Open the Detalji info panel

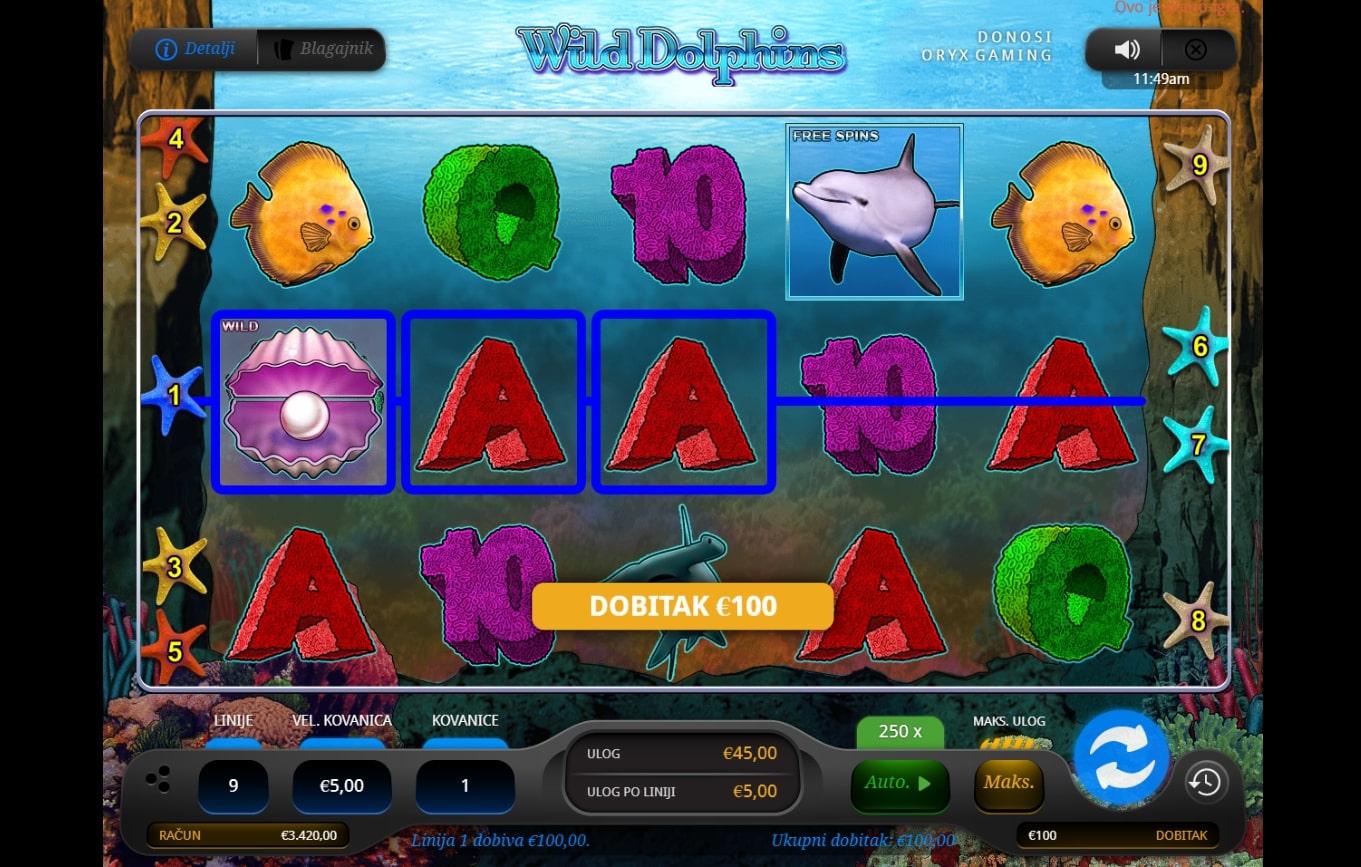[196, 49]
